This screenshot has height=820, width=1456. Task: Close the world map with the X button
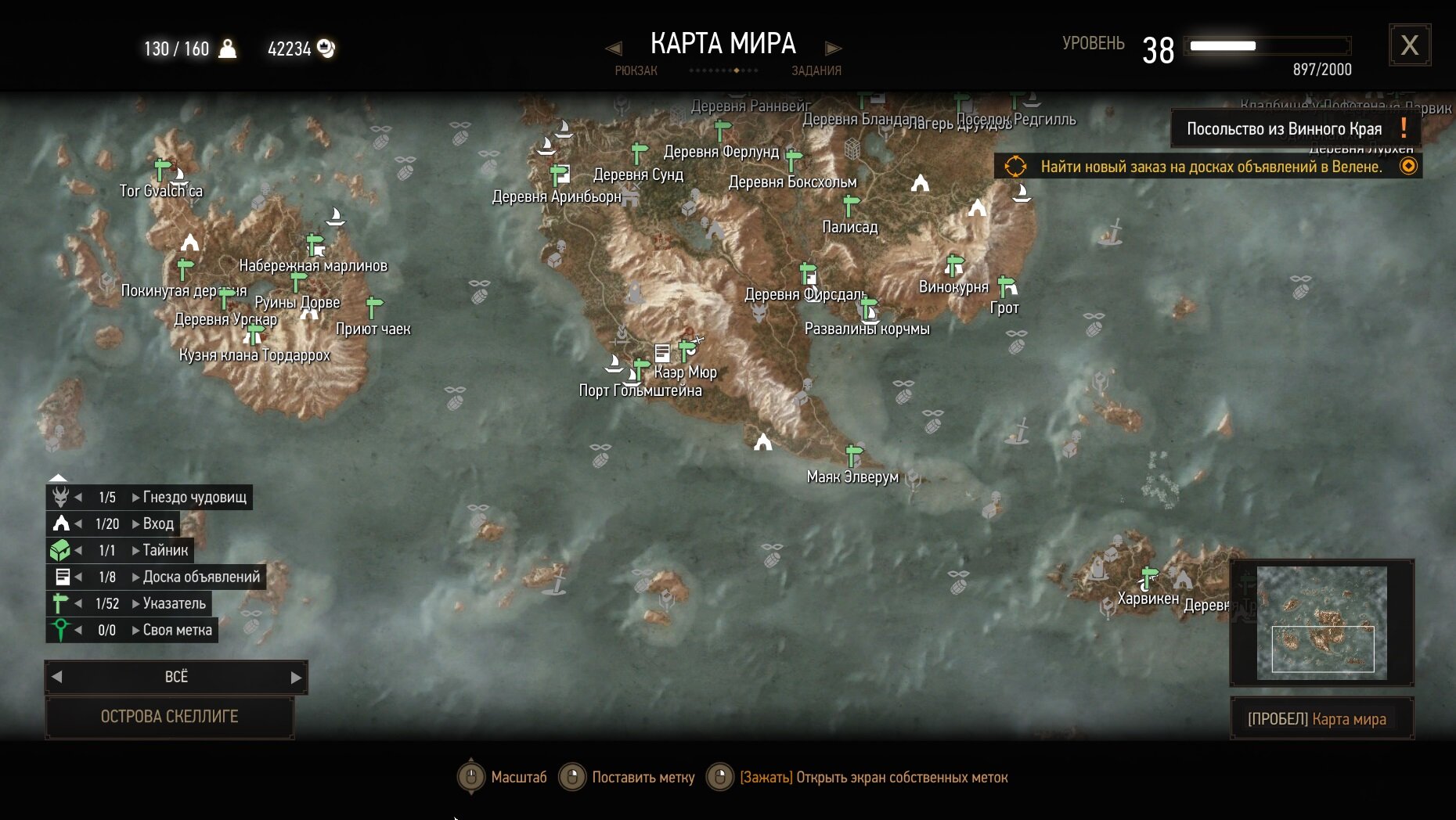pos(1409,45)
